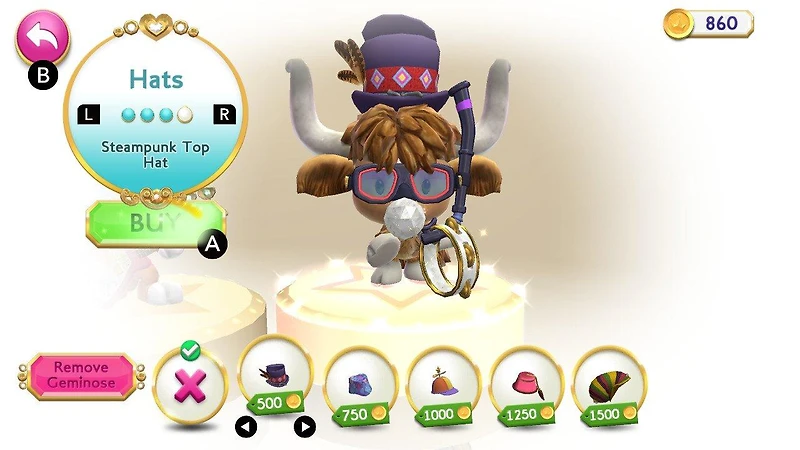Buy the Steampunk Top Hat

coord(153,224)
